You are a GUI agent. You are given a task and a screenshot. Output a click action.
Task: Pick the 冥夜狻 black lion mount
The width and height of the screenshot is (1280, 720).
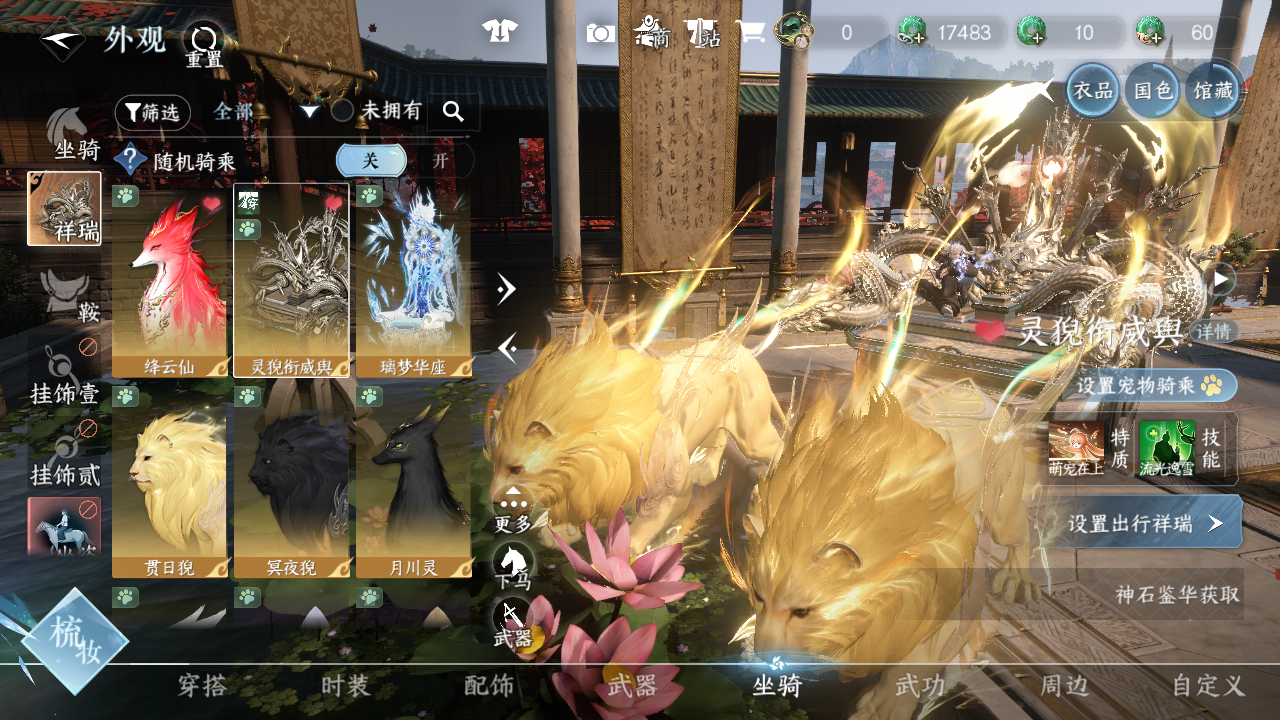pyautogui.click(x=291, y=482)
